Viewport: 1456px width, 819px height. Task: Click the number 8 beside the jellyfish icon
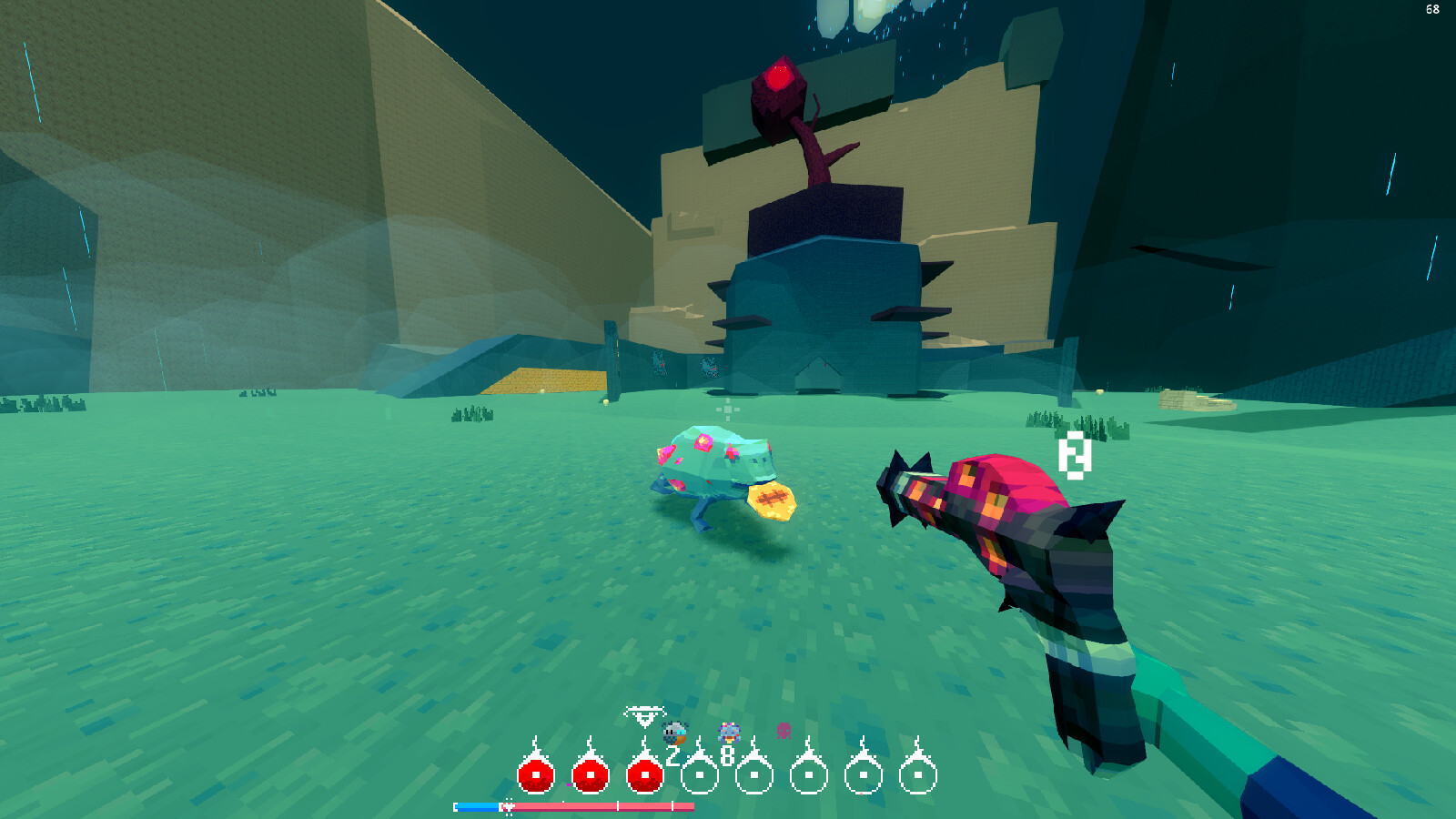727,753
